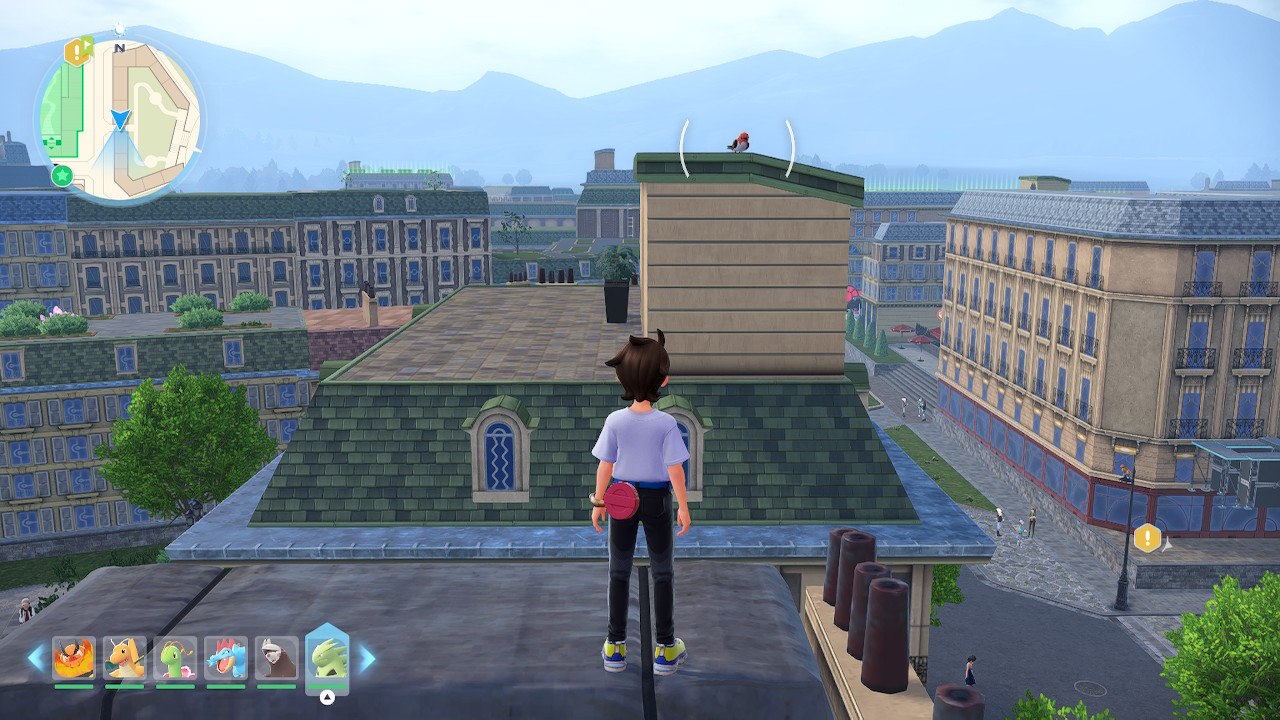Click the yellow quest marker over the street
Viewport: 1280px width, 720px height.
pyautogui.click(x=1147, y=538)
